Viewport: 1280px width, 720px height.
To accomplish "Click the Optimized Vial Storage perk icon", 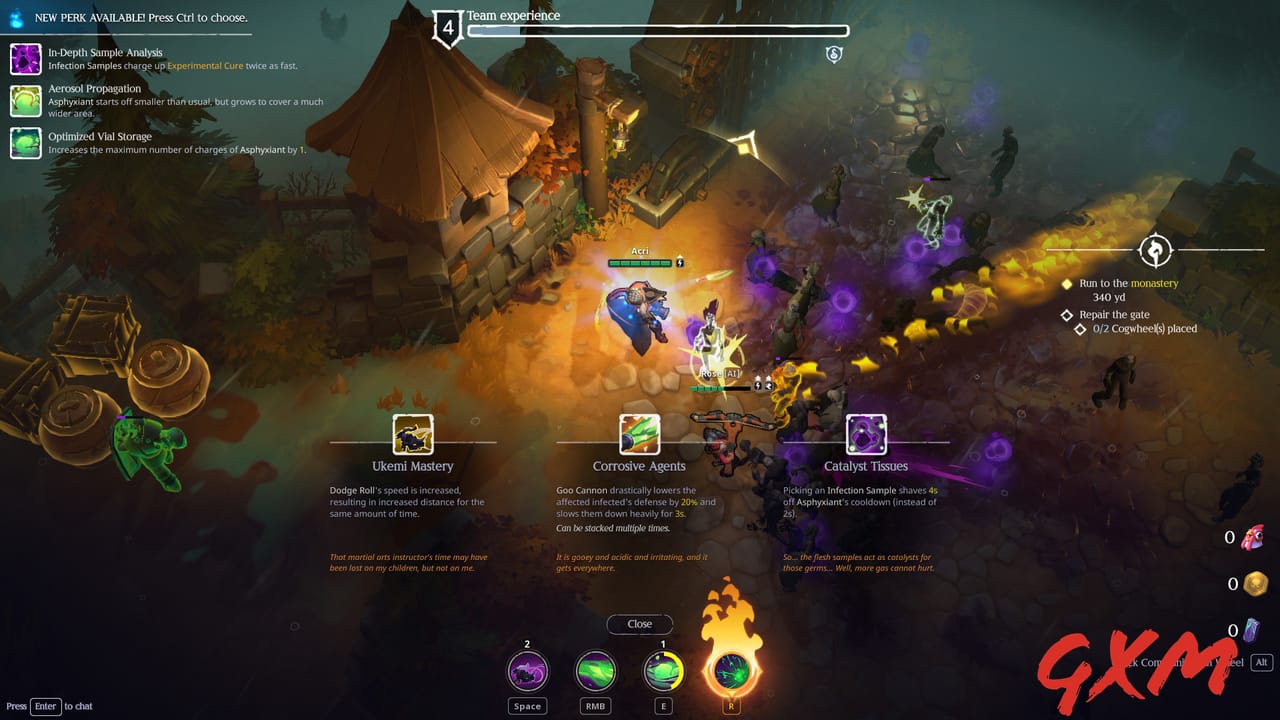I will (25, 143).
